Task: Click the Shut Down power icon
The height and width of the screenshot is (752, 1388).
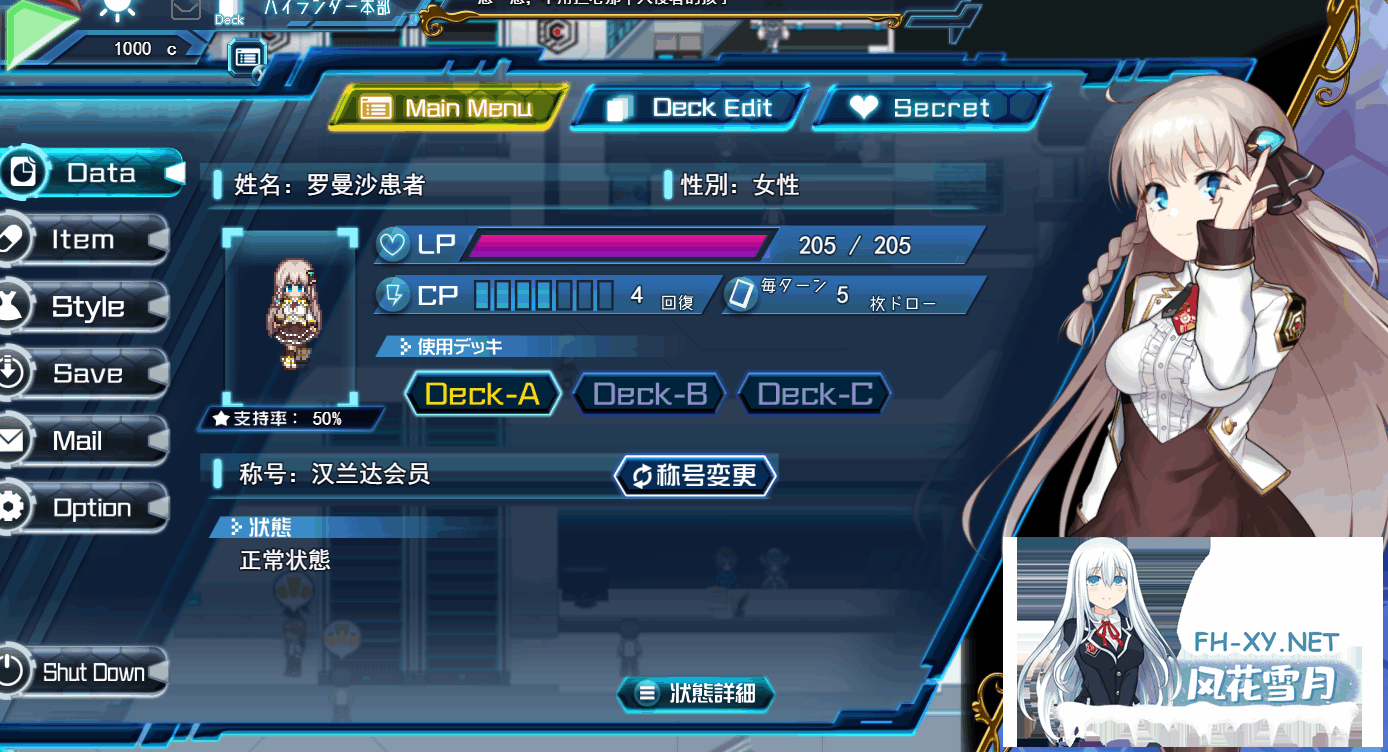Action: [x=14, y=671]
